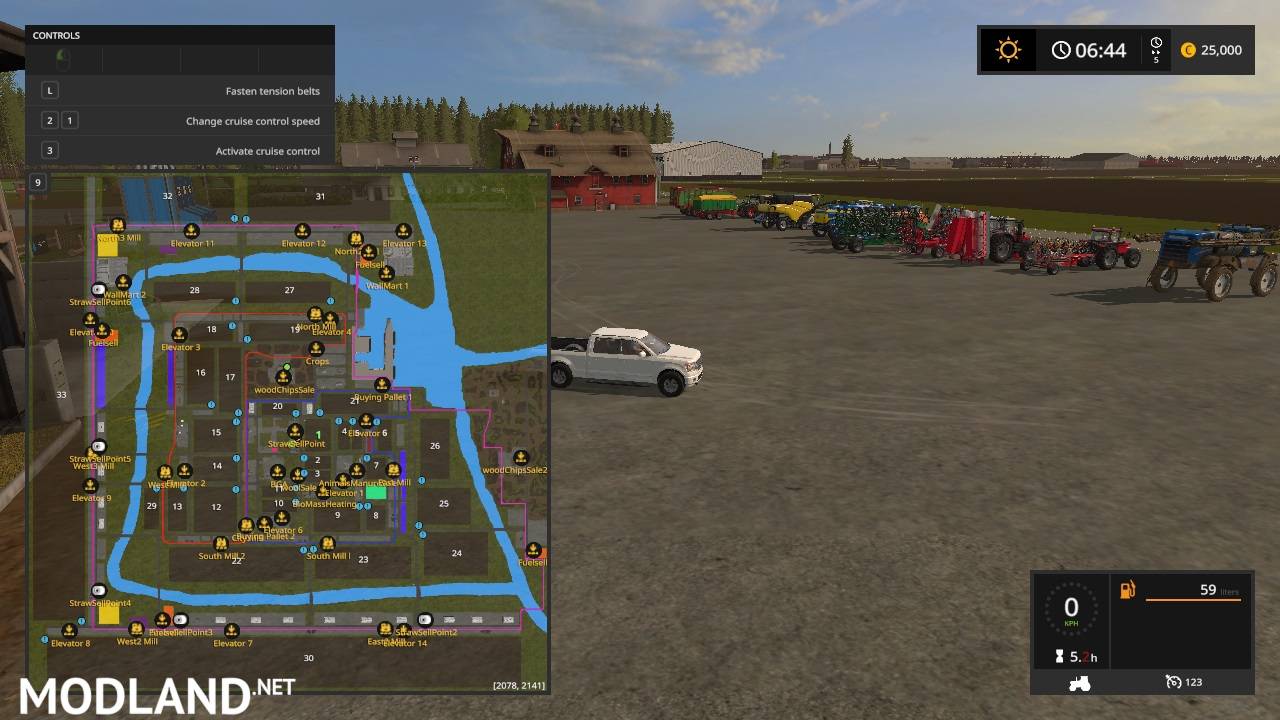This screenshot has height=720, width=1280.
Task: Select the Crops sell point icon on the map
Action: coord(315,349)
